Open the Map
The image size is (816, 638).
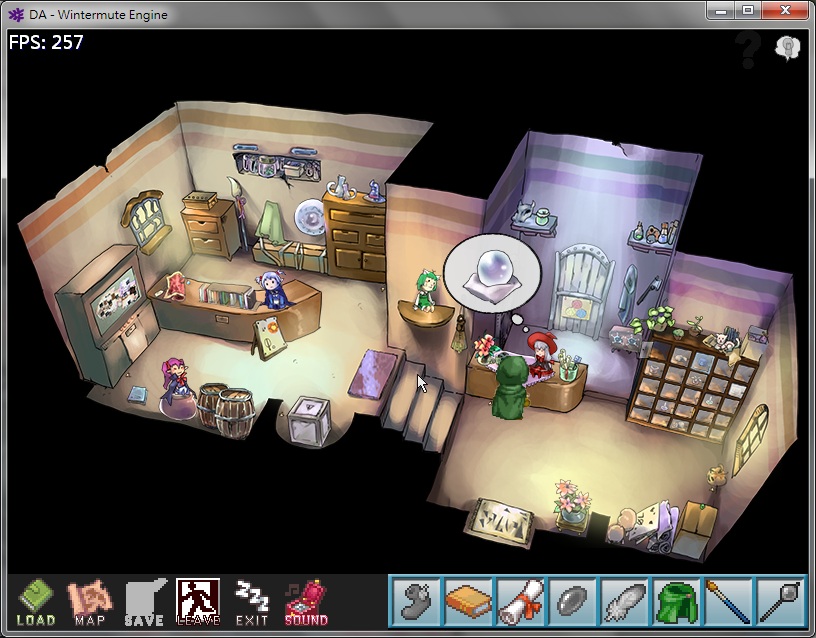coord(88,603)
